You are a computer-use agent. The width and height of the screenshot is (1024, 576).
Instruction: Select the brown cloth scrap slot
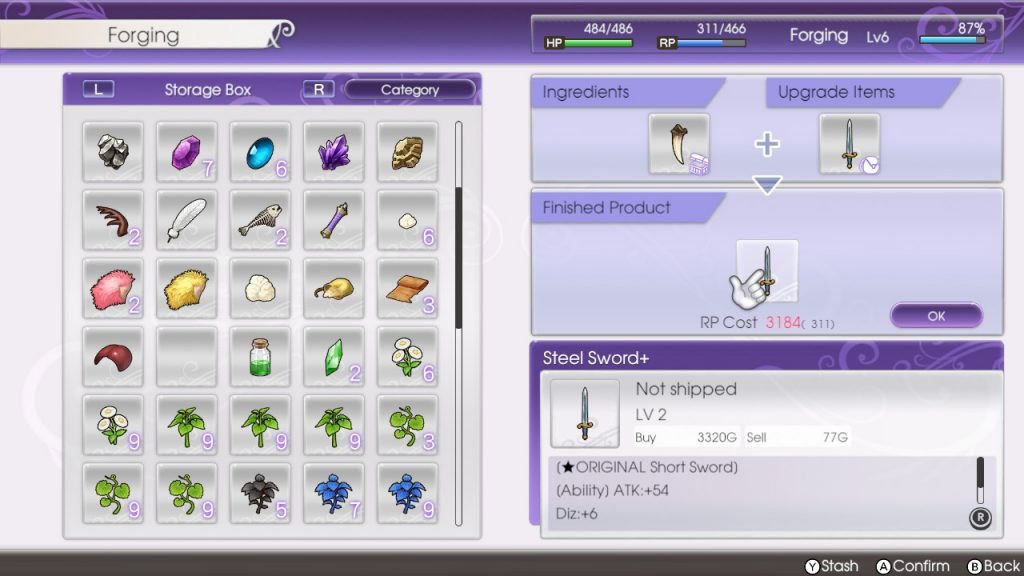point(408,288)
